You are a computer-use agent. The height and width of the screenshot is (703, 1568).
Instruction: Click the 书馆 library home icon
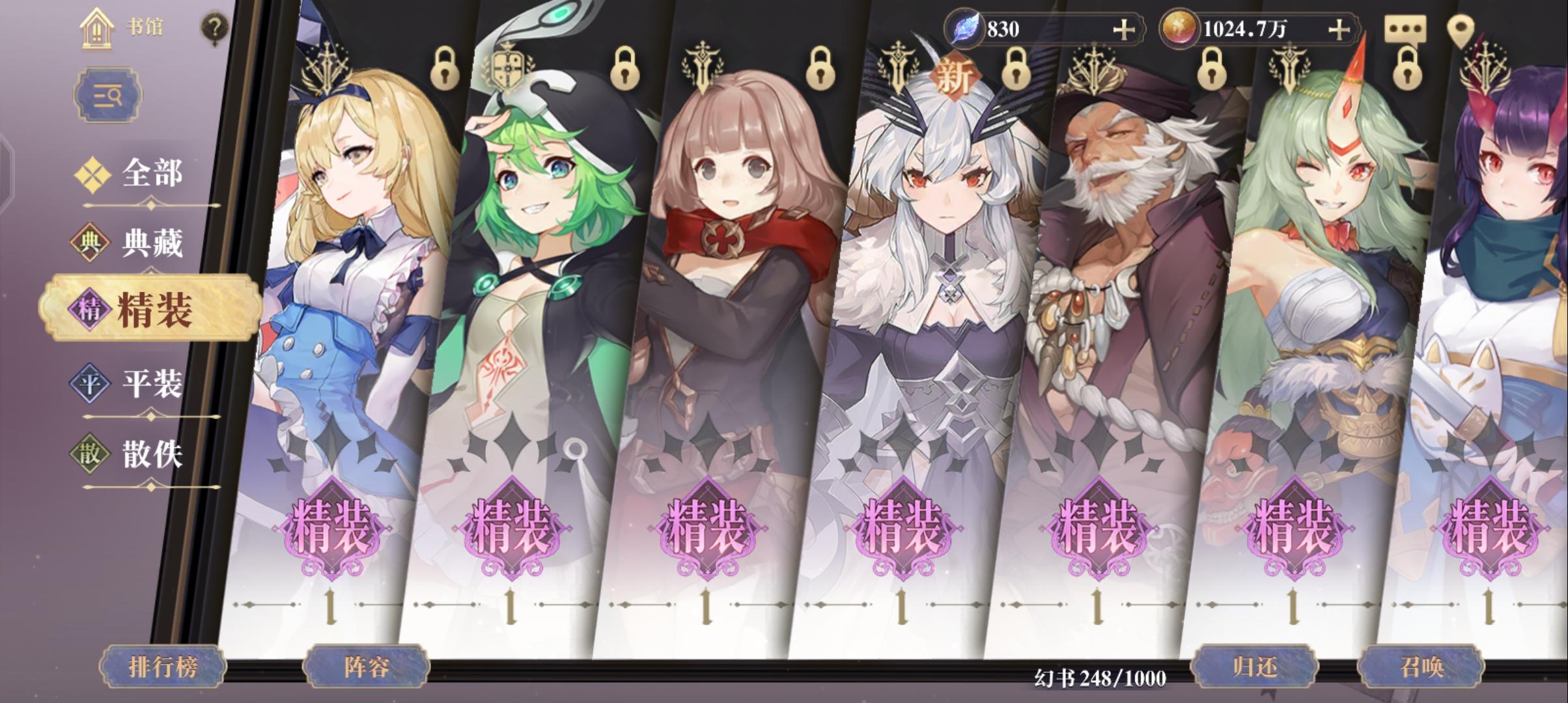click(x=96, y=29)
